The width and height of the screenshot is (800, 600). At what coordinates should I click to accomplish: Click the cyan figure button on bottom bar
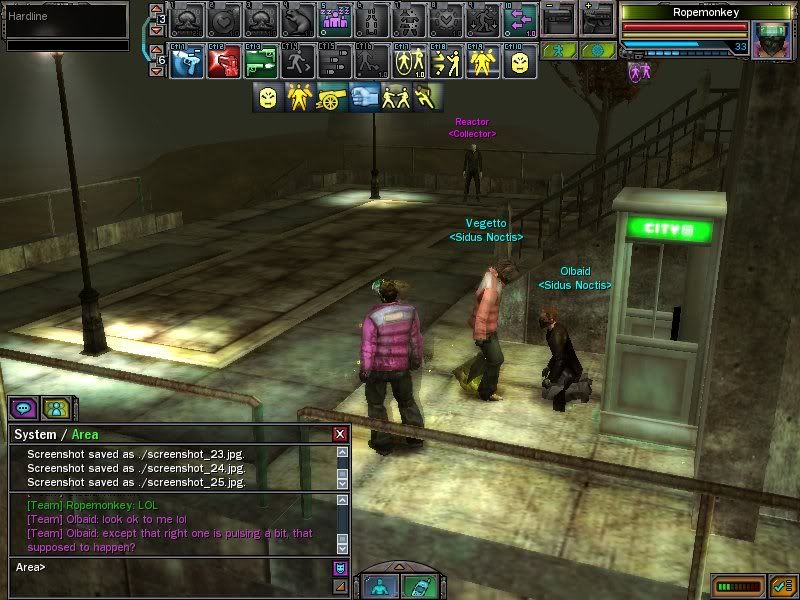pos(381,586)
